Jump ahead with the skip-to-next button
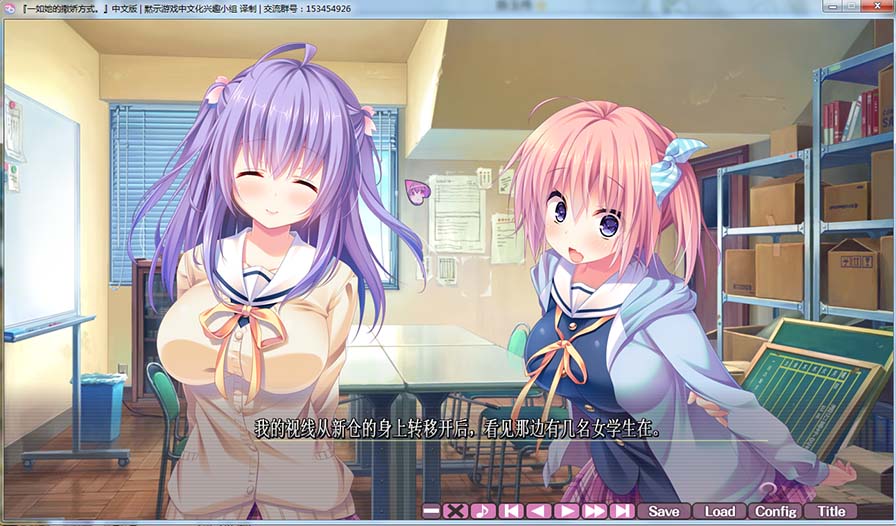 pos(622,511)
